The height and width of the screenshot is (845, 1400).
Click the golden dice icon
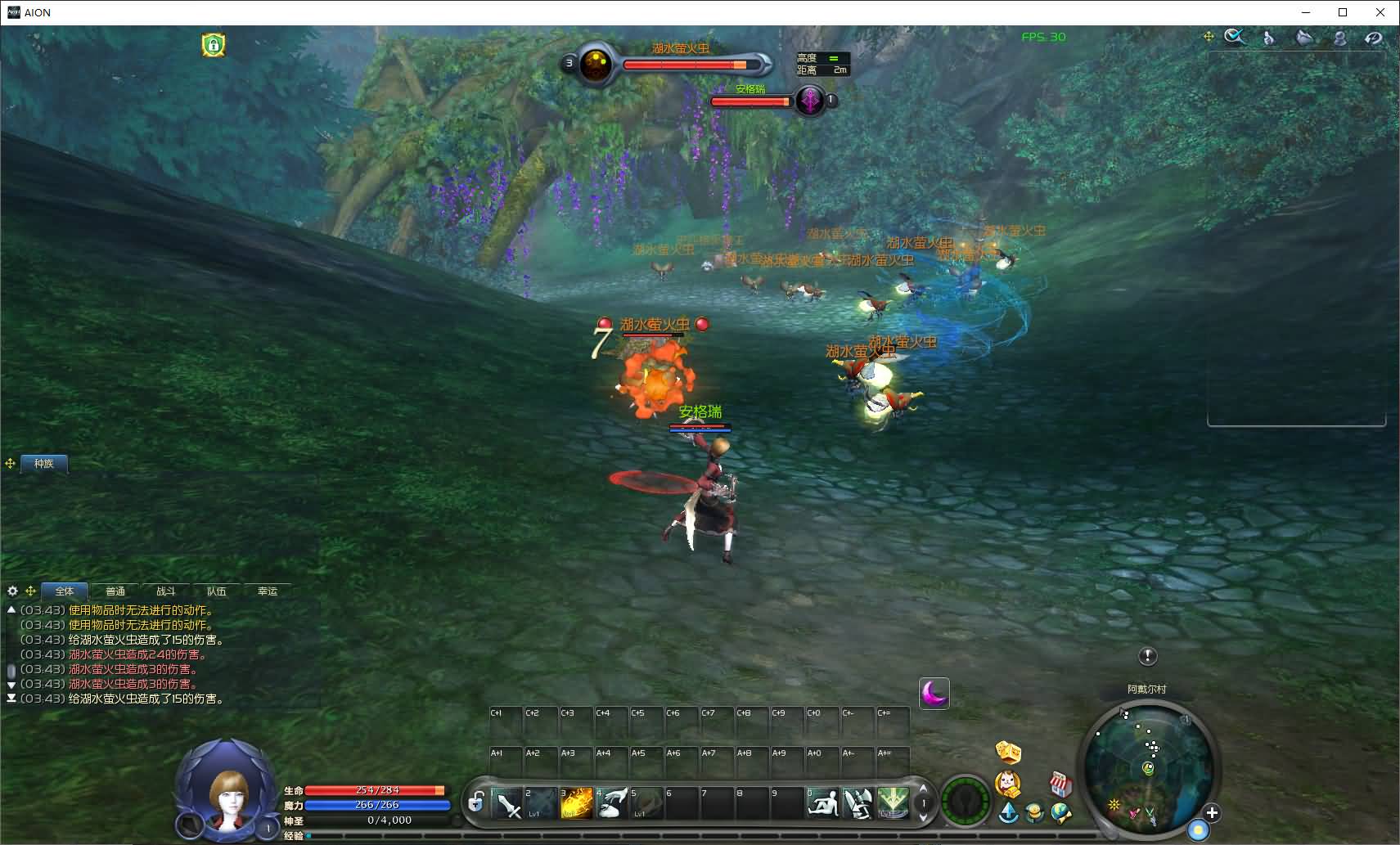point(1008,751)
